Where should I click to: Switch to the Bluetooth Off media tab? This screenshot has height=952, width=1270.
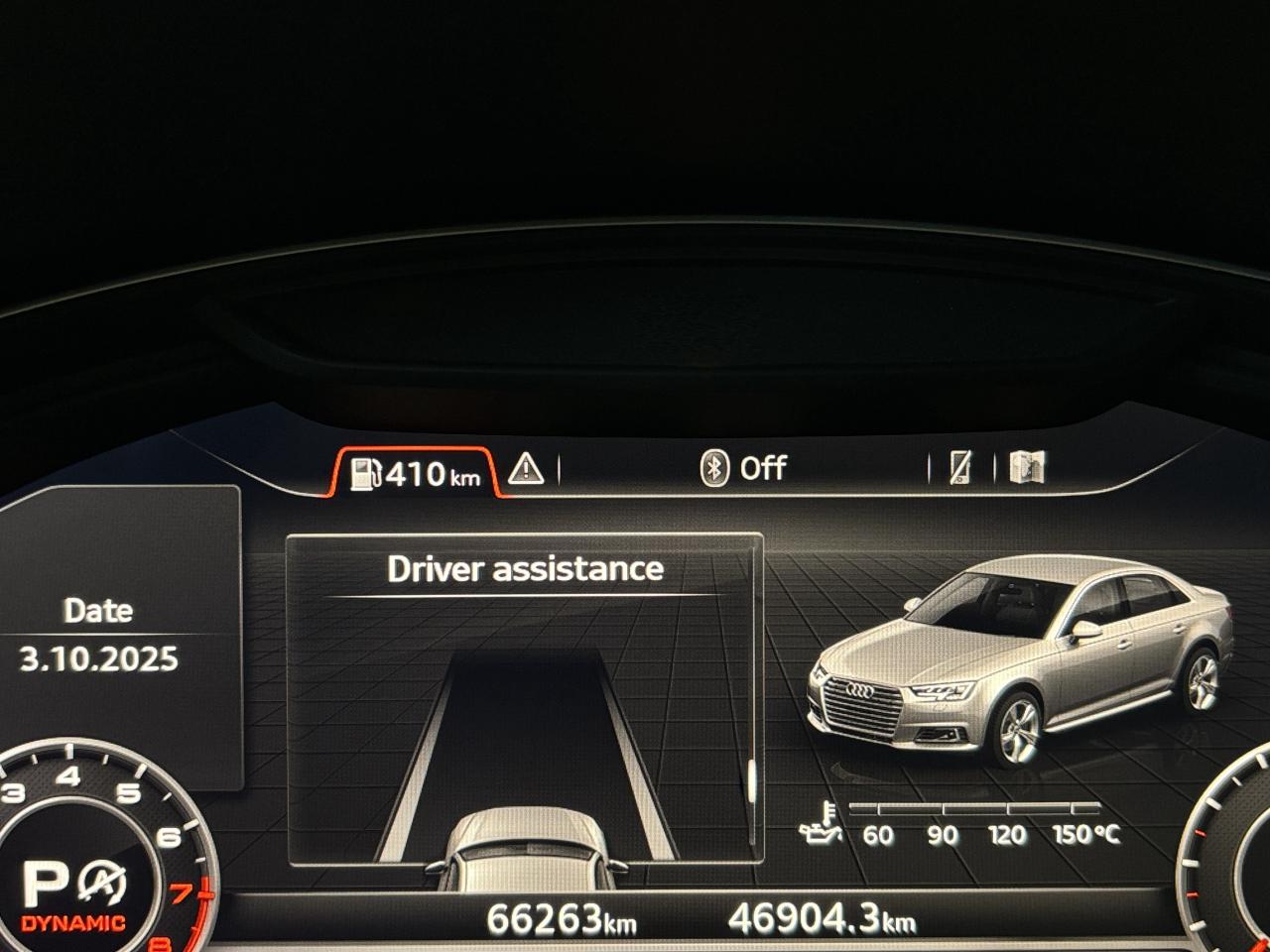click(x=744, y=468)
